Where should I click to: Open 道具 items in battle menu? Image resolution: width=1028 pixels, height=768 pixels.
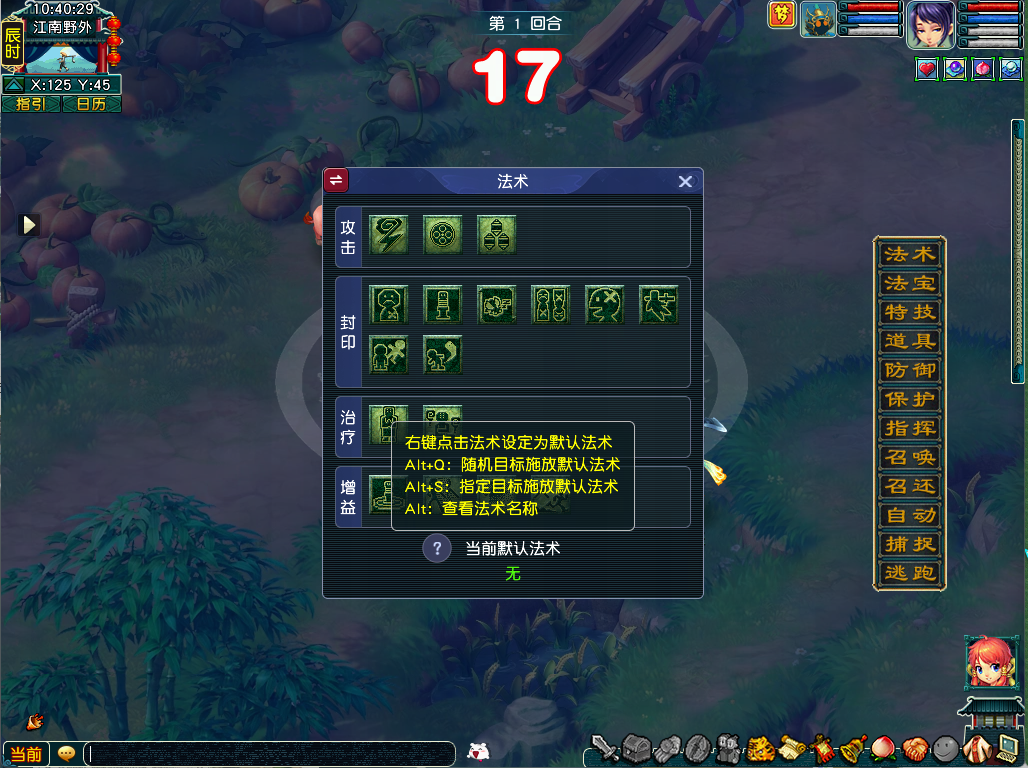[x=909, y=341]
